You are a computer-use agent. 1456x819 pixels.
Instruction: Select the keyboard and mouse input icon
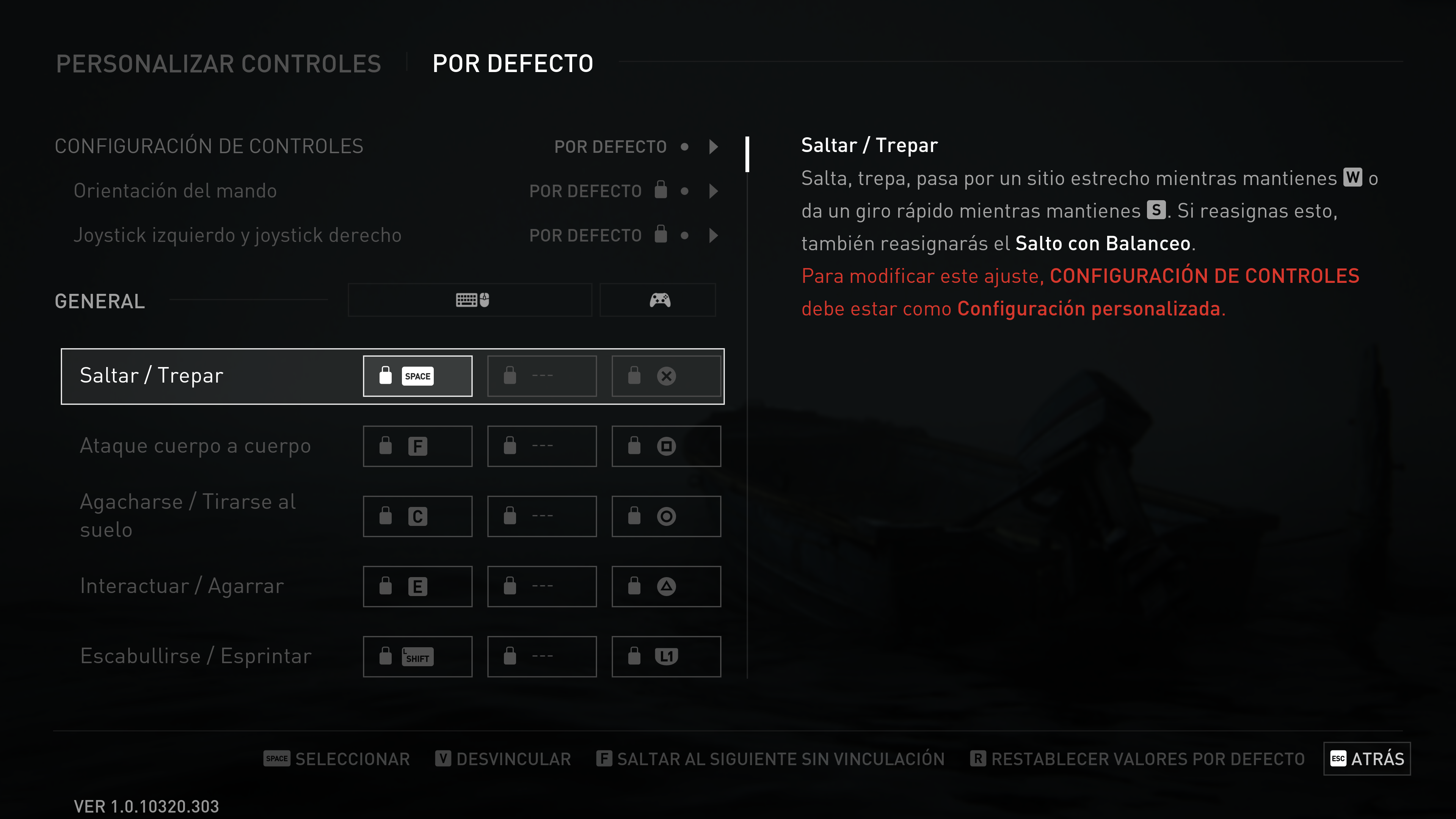[x=469, y=300]
